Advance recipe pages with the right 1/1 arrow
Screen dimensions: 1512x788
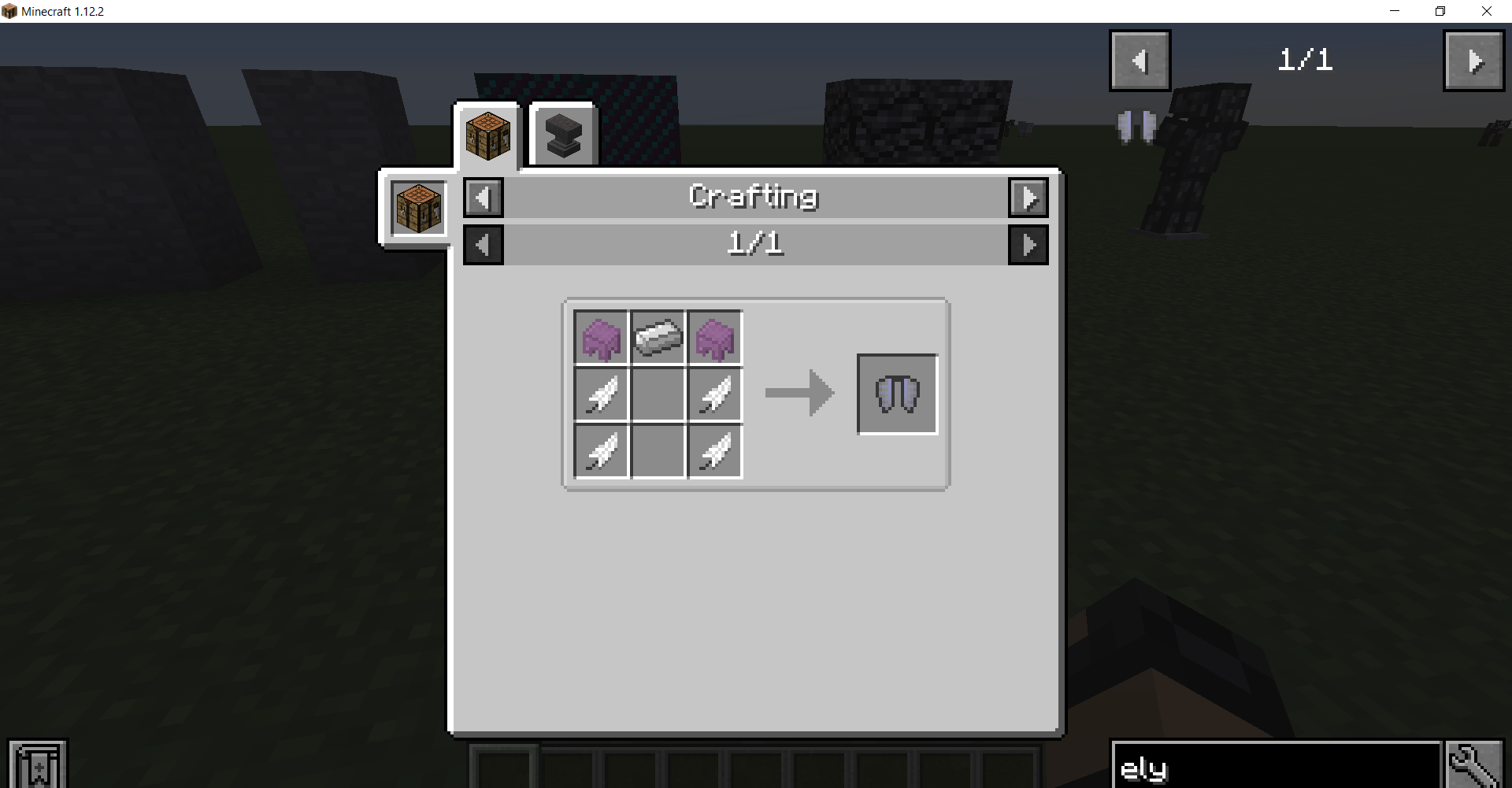1028,244
